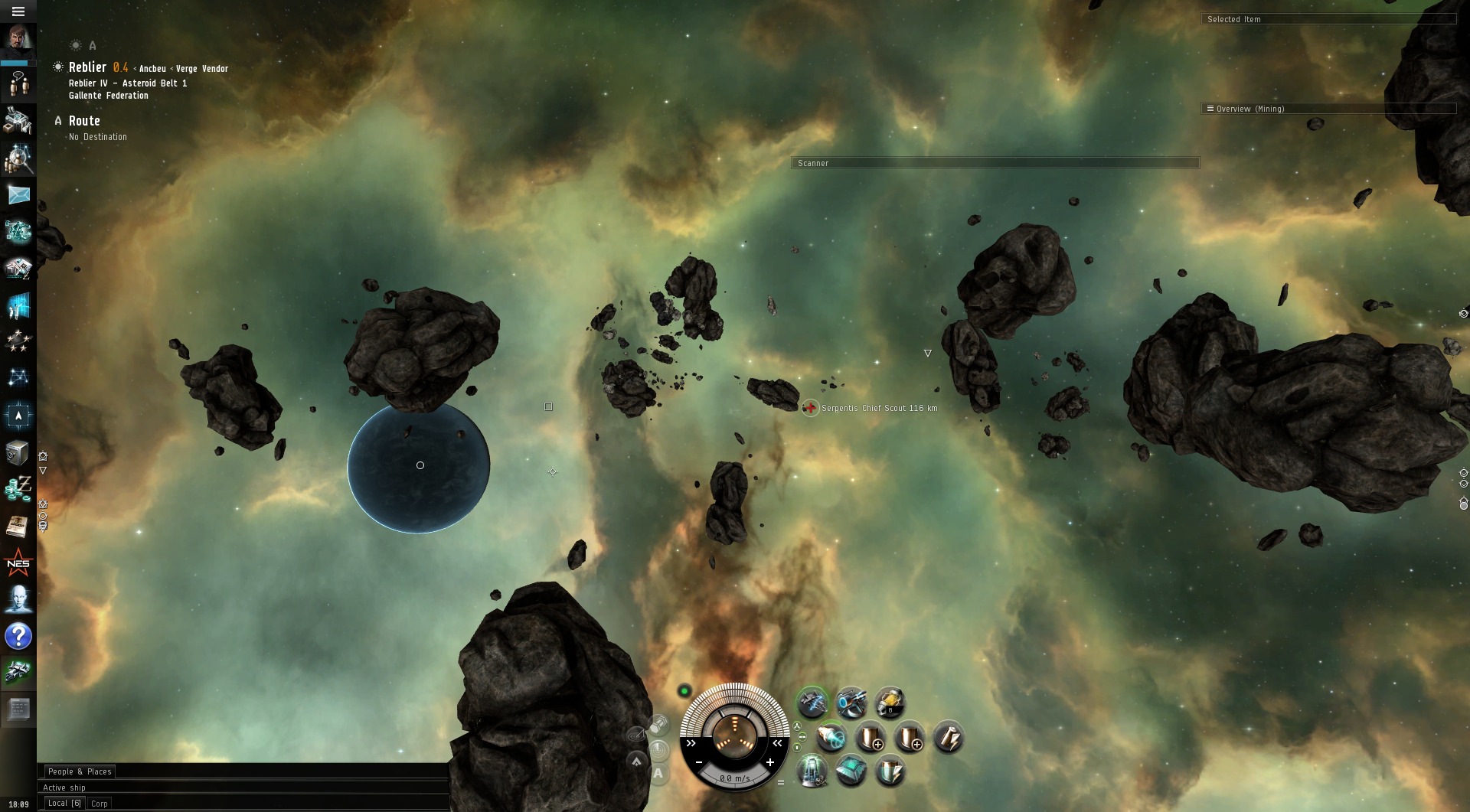Open the Neocom hamburger menu
The height and width of the screenshot is (812, 1470).
[18, 11]
